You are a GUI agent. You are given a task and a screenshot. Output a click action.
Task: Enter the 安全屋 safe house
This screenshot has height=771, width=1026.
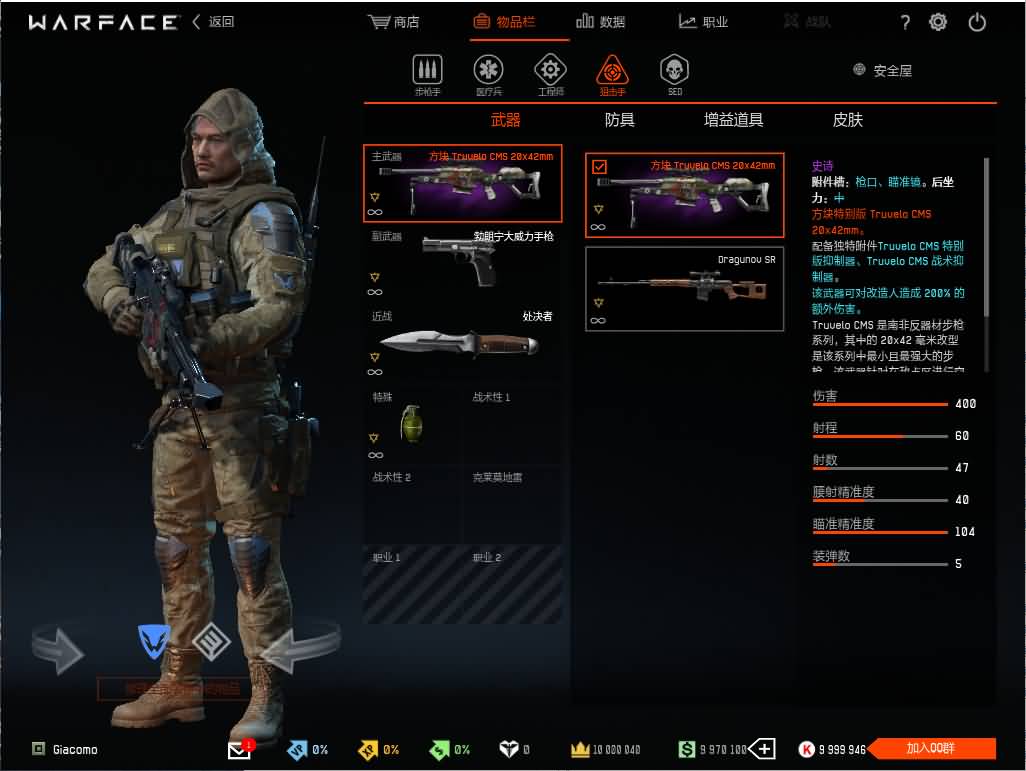tap(882, 71)
